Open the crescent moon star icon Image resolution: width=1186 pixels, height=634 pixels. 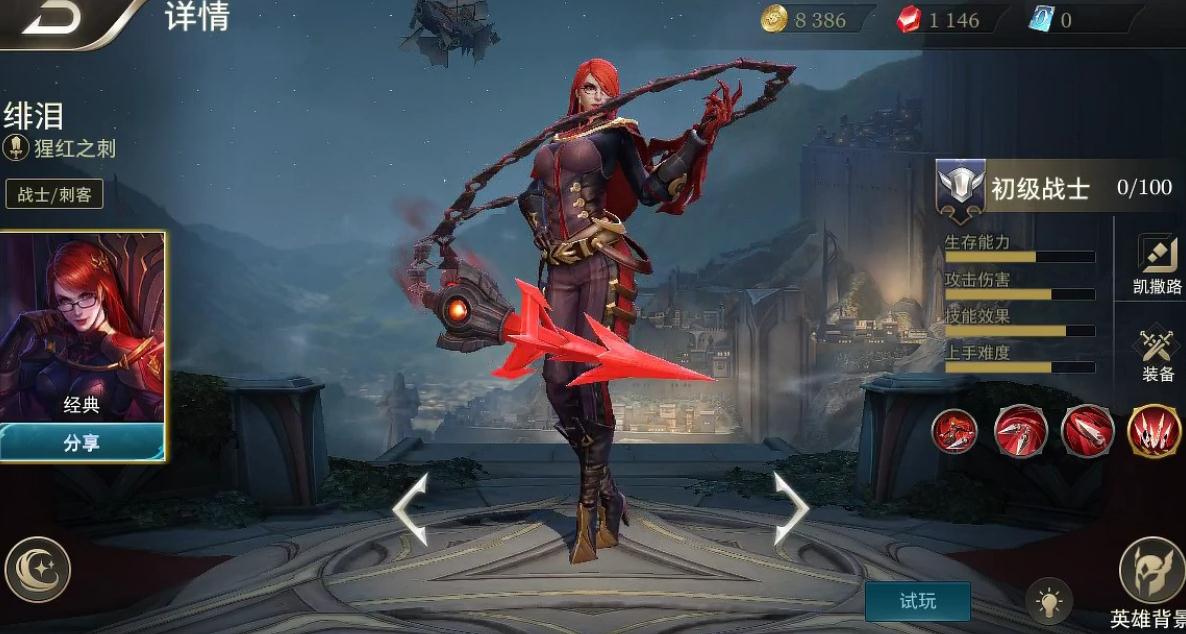[x=38, y=570]
